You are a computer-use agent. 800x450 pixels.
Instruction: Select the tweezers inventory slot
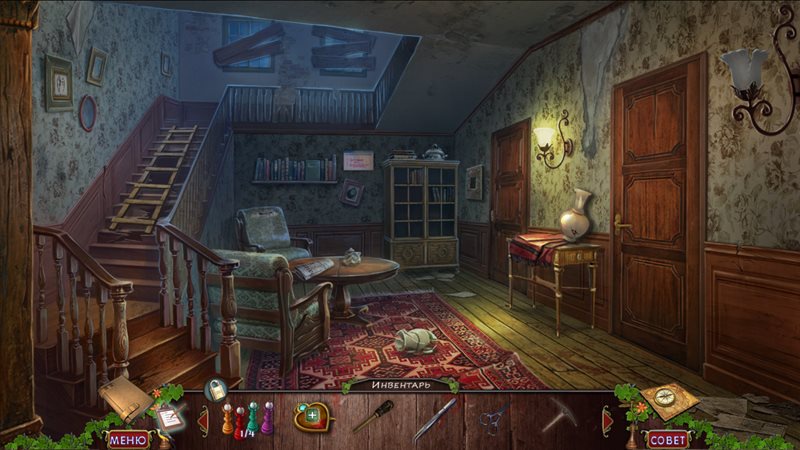click(436, 416)
